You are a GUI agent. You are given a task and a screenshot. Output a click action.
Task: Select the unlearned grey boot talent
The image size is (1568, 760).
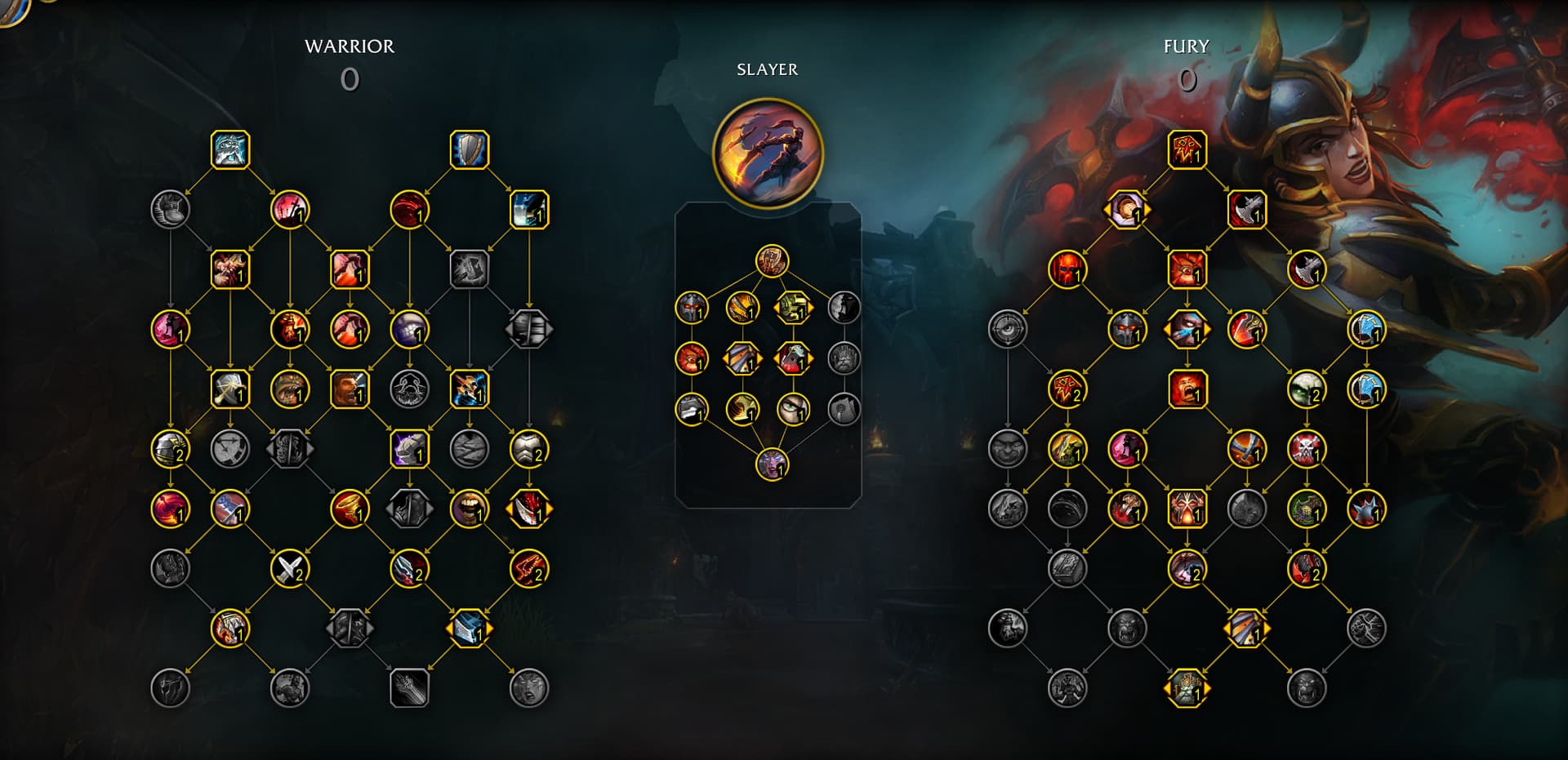(x=171, y=210)
